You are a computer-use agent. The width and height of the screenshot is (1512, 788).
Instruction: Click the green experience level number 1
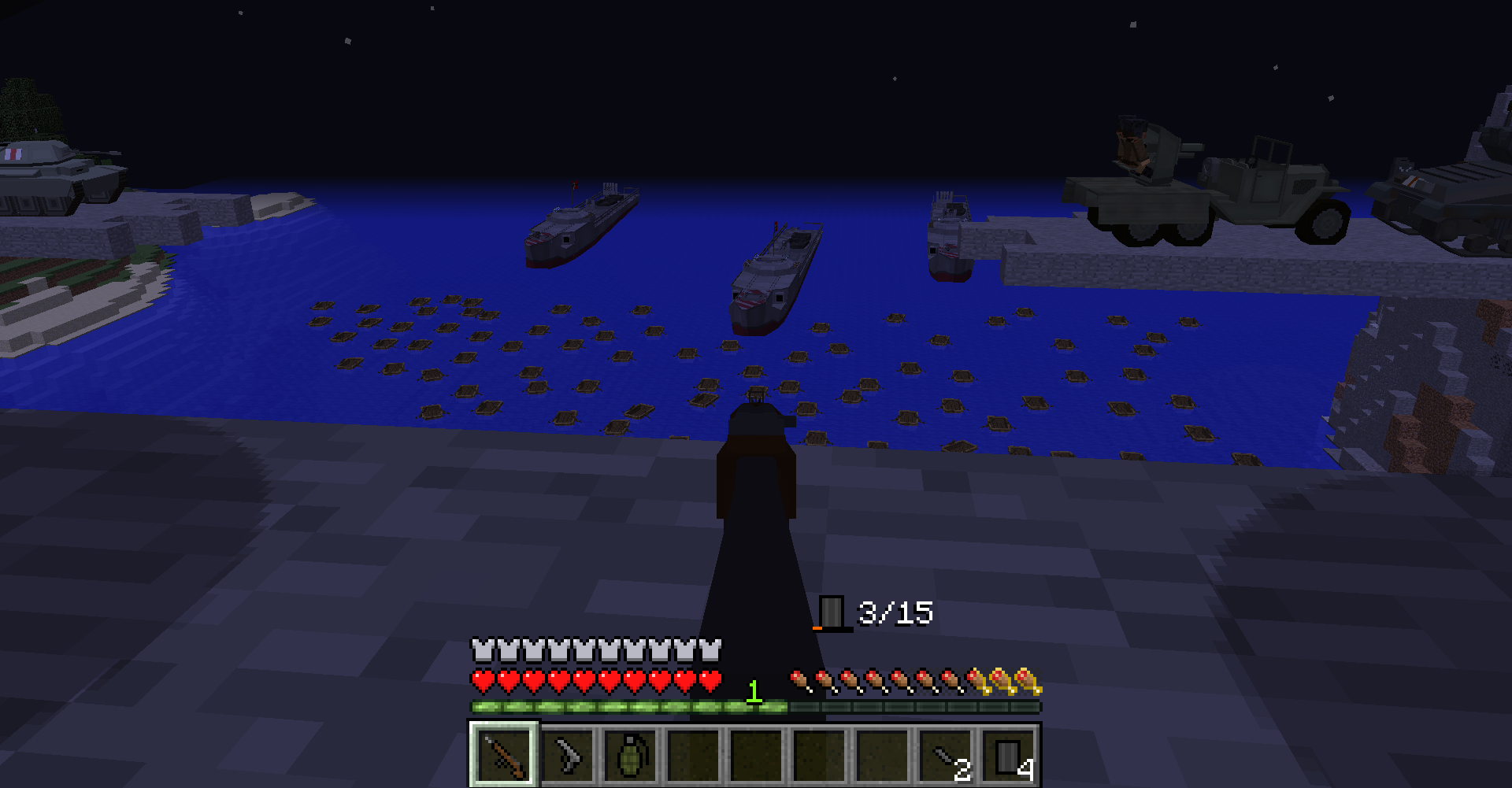754,693
